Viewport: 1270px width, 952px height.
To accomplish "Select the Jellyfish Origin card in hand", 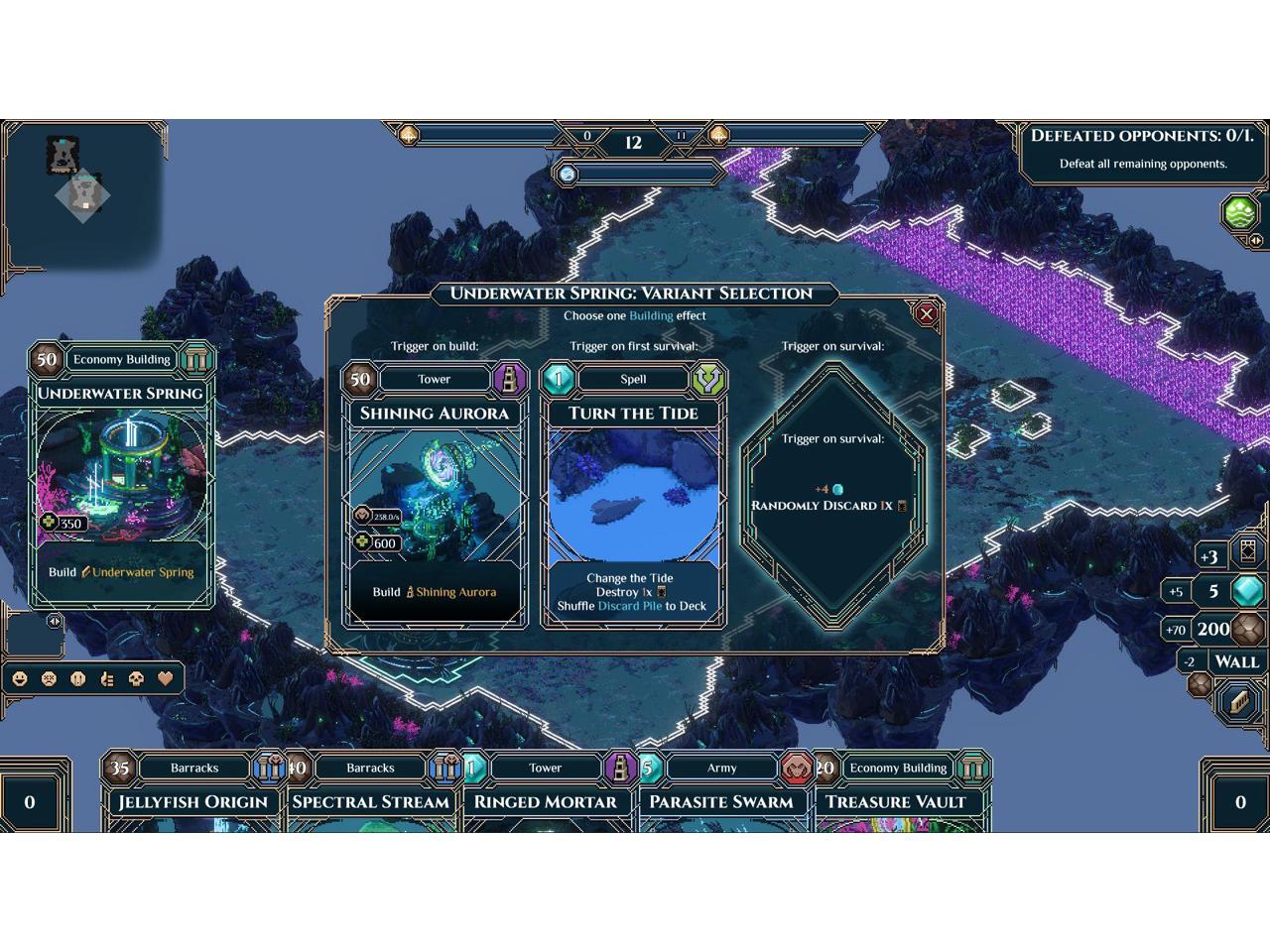I will tap(192, 801).
